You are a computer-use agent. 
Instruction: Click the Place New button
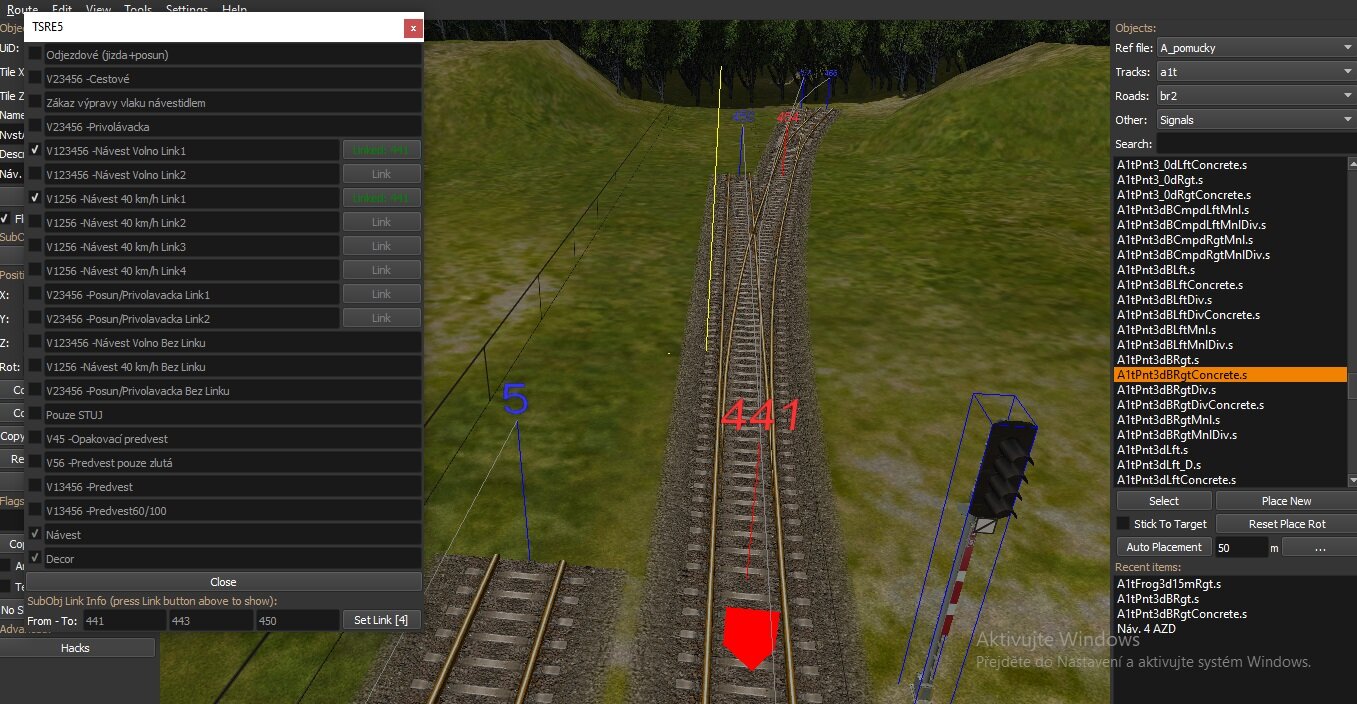[1285, 501]
